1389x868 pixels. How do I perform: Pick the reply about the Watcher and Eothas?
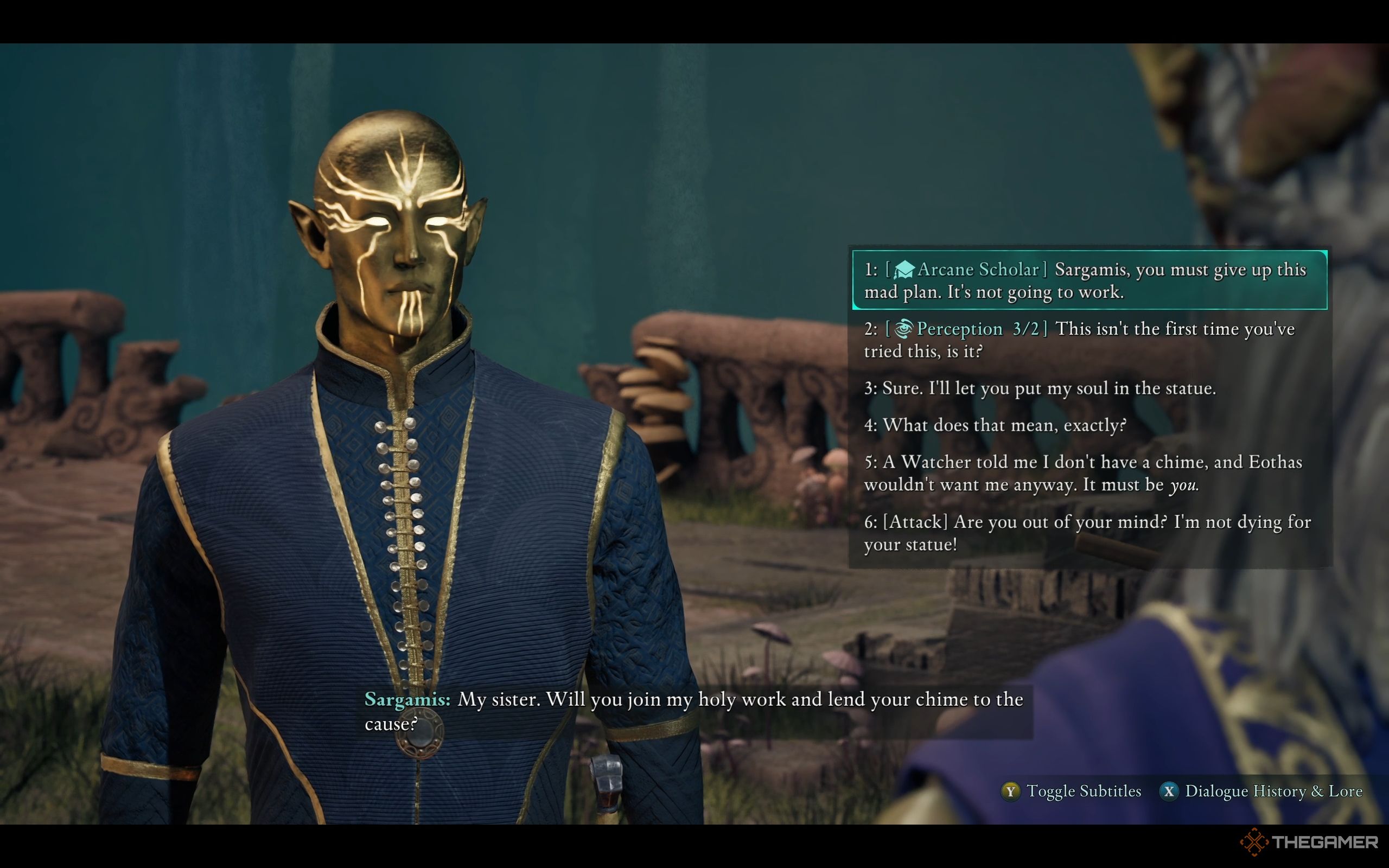[x=1082, y=474]
